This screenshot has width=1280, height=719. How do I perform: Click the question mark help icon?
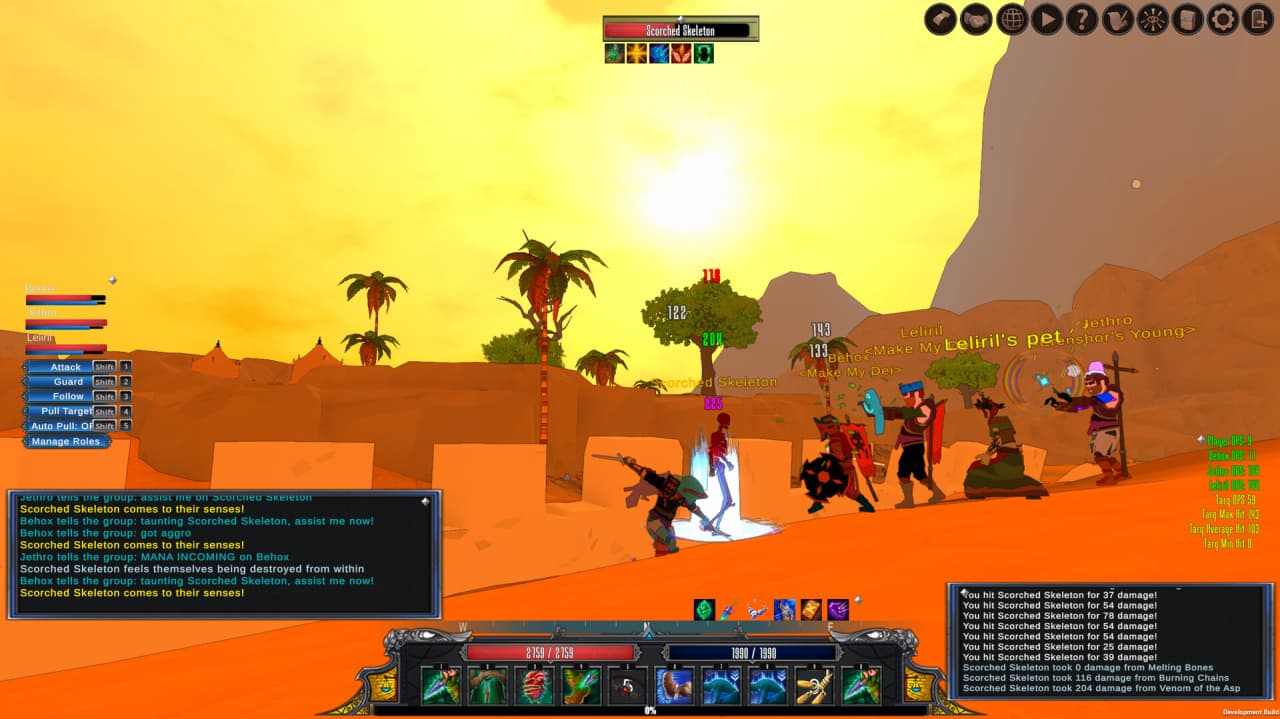pos(1082,19)
